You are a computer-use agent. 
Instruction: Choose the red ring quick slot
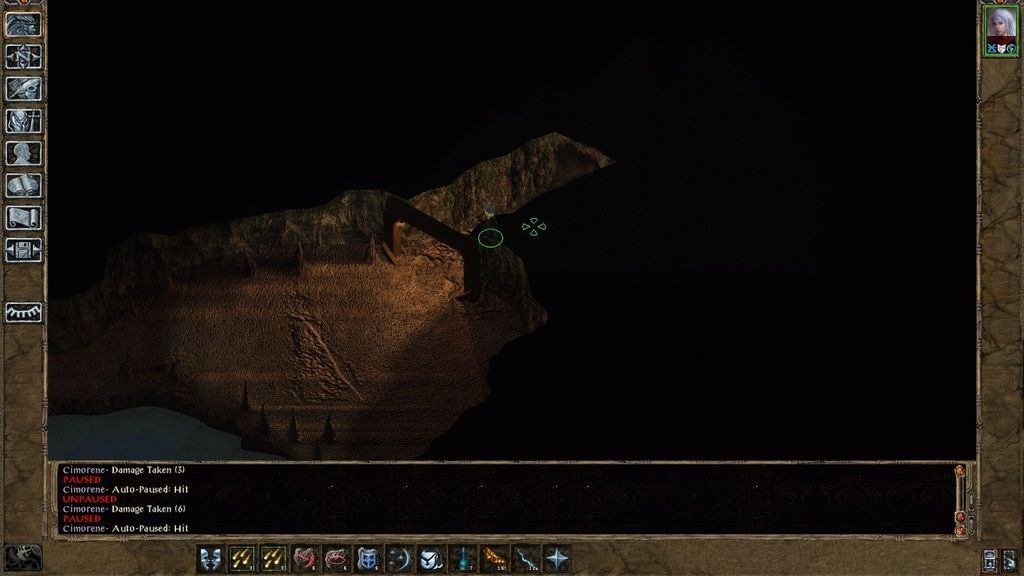(336, 559)
